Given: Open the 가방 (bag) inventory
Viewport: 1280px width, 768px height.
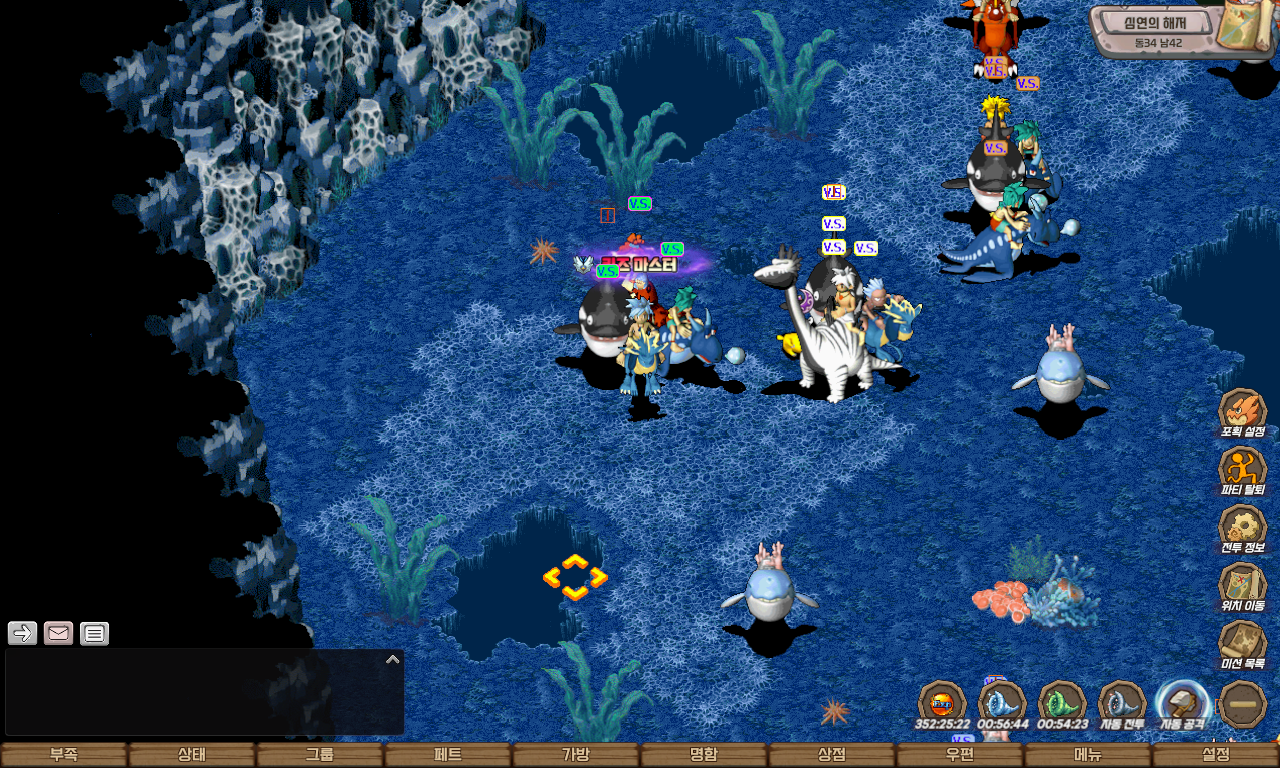Looking at the screenshot, I should pyautogui.click(x=576, y=755).
